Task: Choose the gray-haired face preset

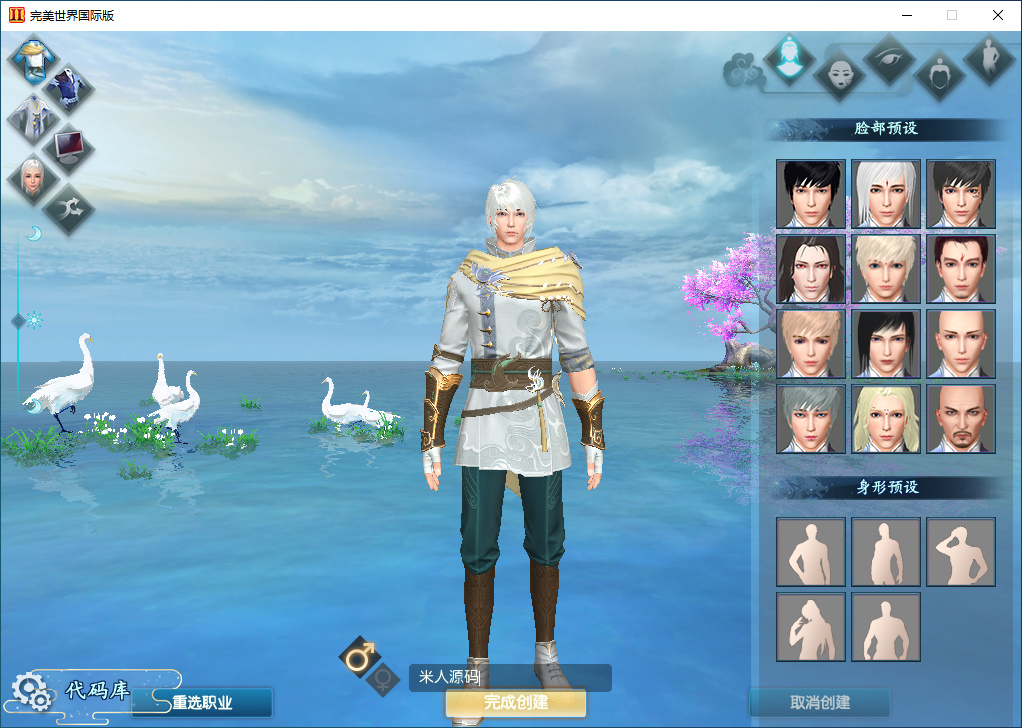Action: pos(810,419)
